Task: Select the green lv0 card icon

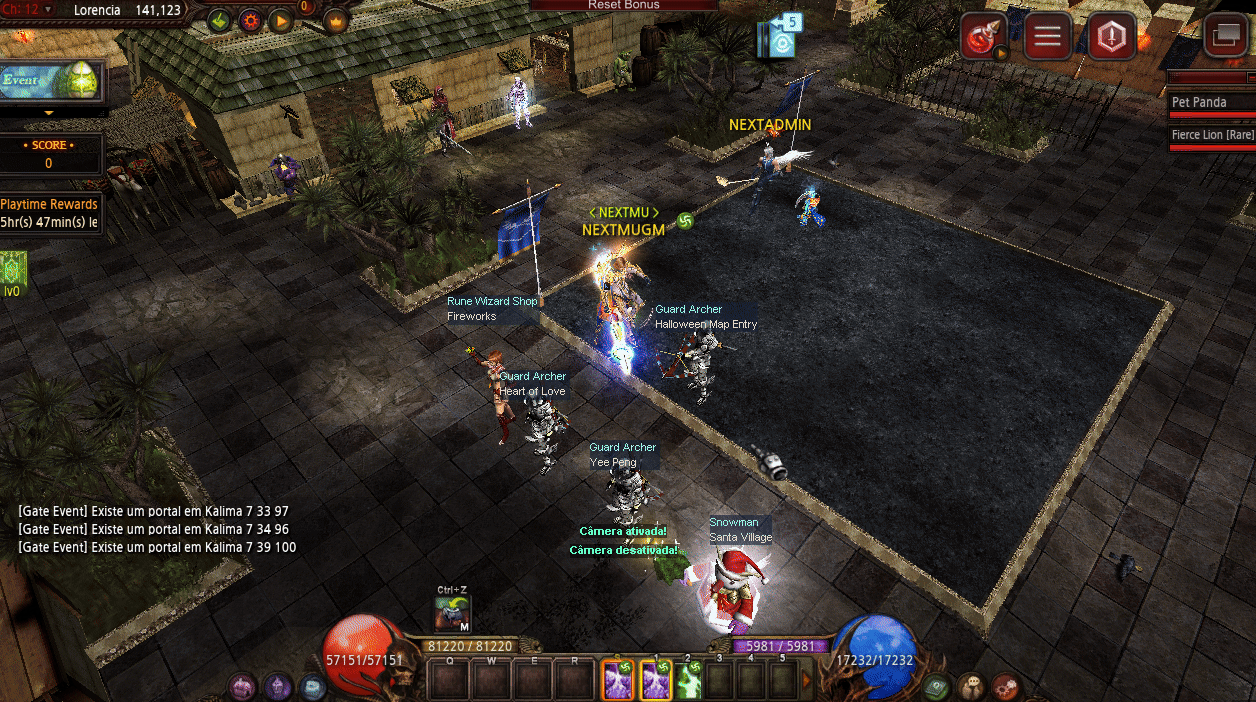Action: click(13, 268)
